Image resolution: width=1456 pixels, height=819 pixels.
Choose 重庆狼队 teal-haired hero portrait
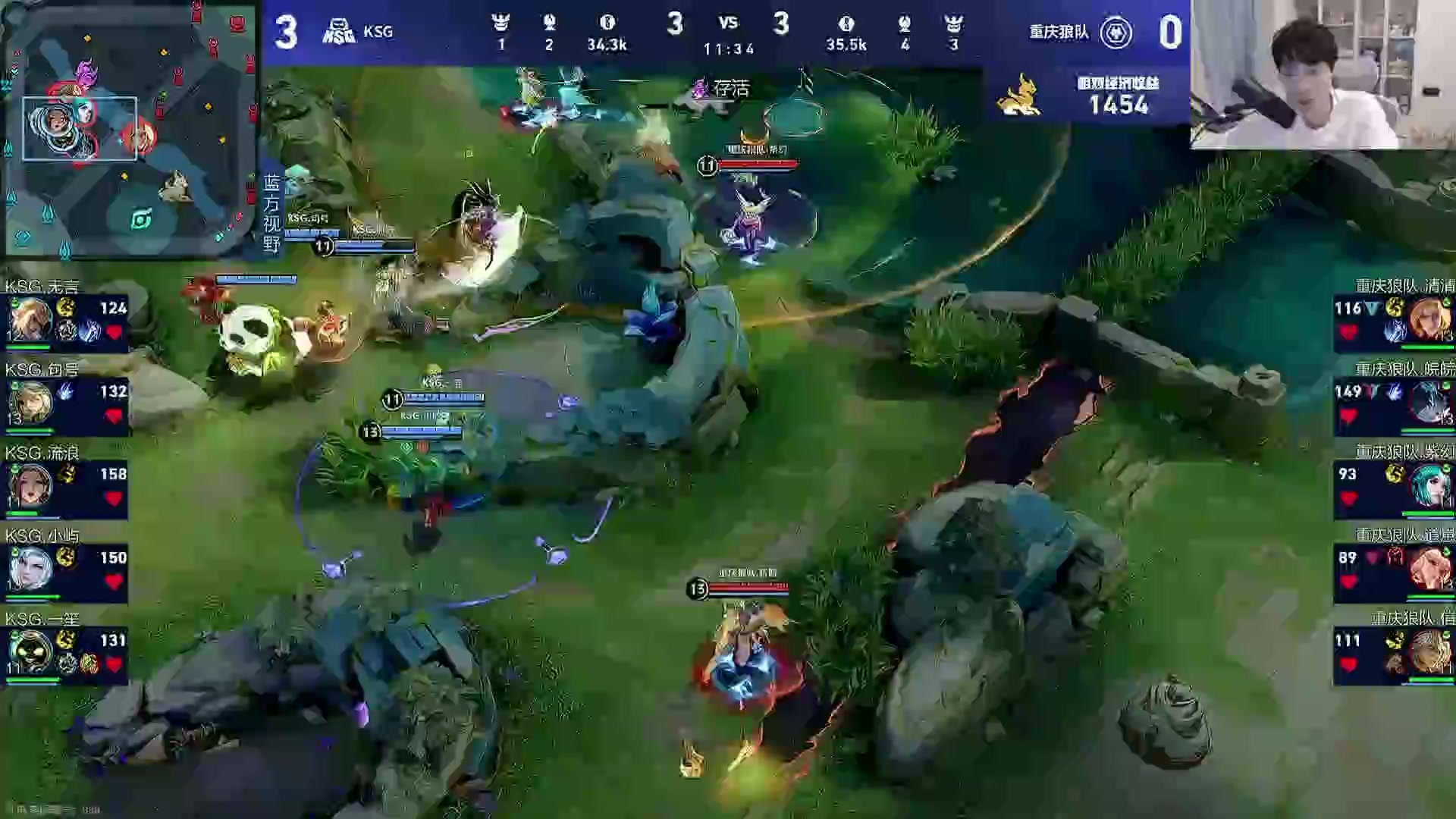[x=1429, y=485]
